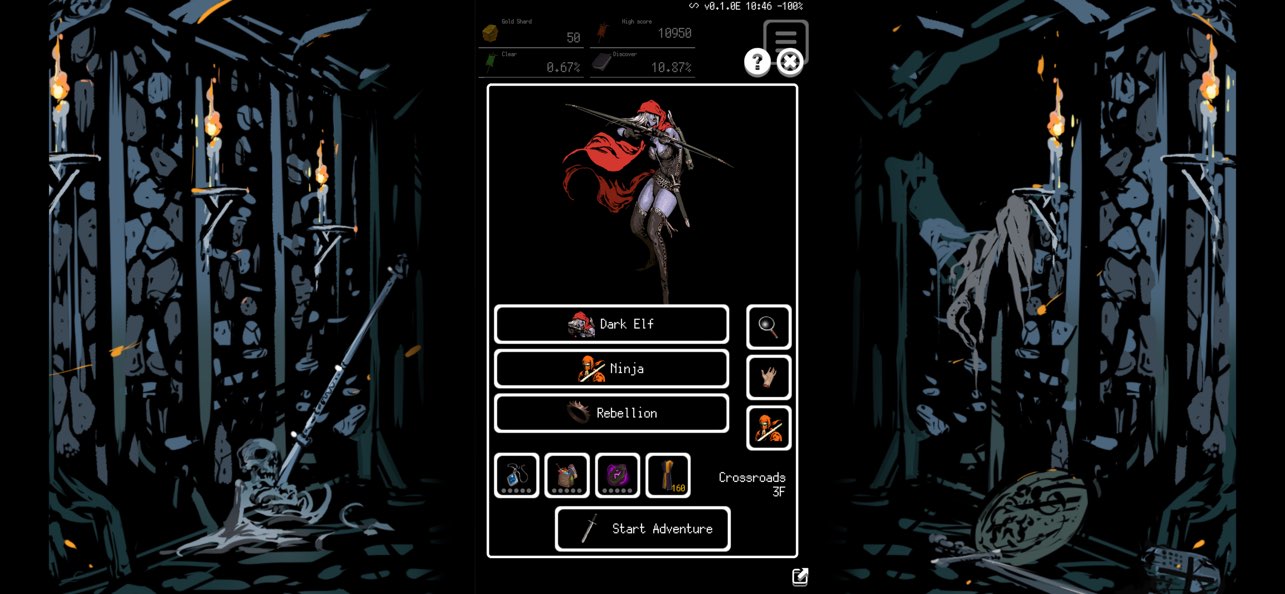
Task: Click the export arrow icon below the panel
Action: coord(800,577)
